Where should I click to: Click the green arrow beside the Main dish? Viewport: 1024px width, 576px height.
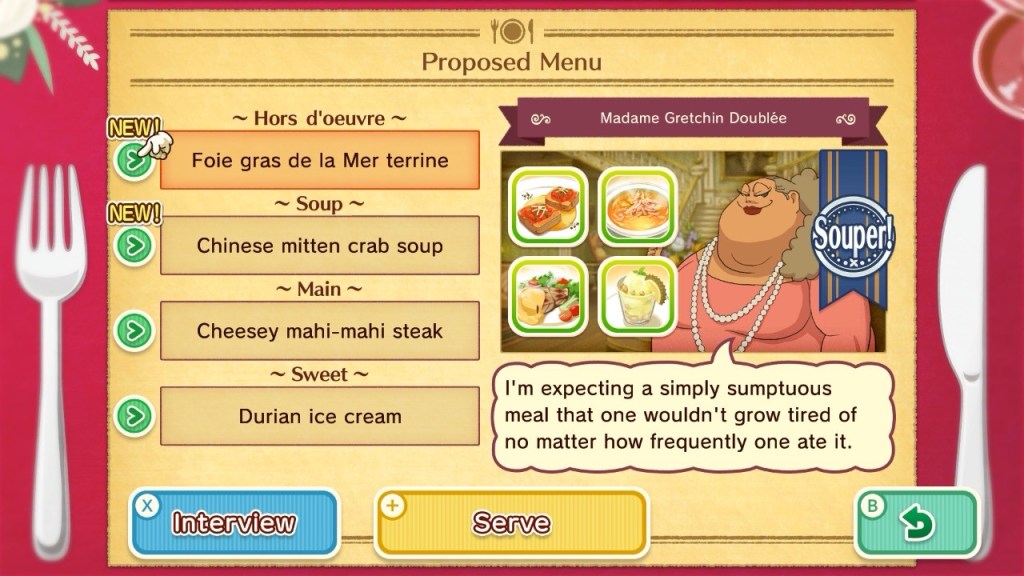[x=134, y=330]
